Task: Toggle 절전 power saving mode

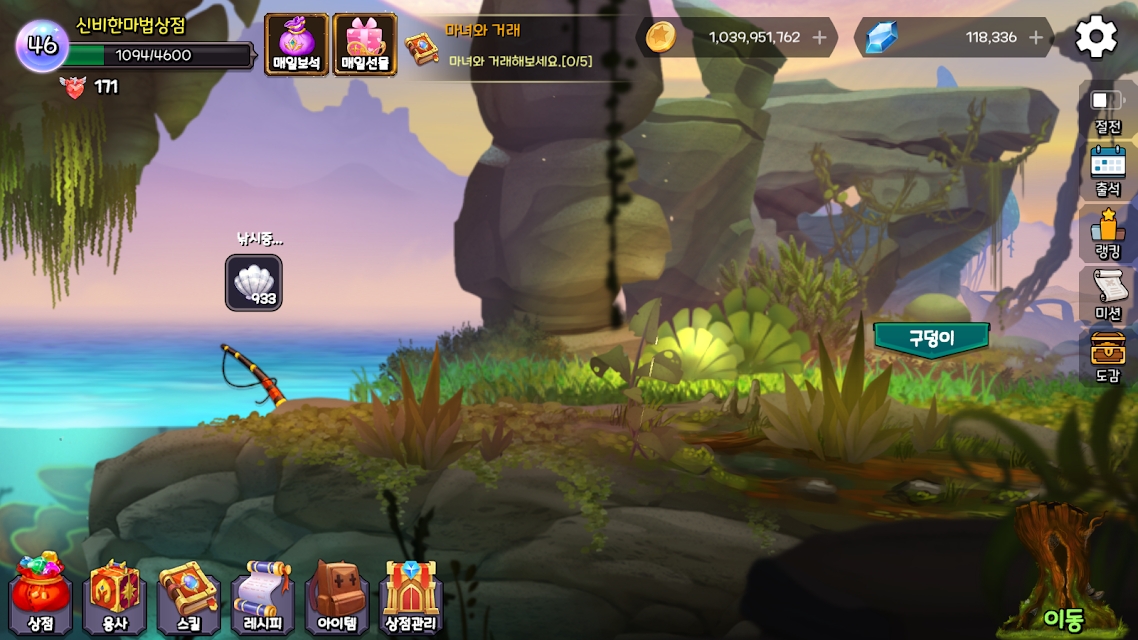Action: tap(1108, 110)
